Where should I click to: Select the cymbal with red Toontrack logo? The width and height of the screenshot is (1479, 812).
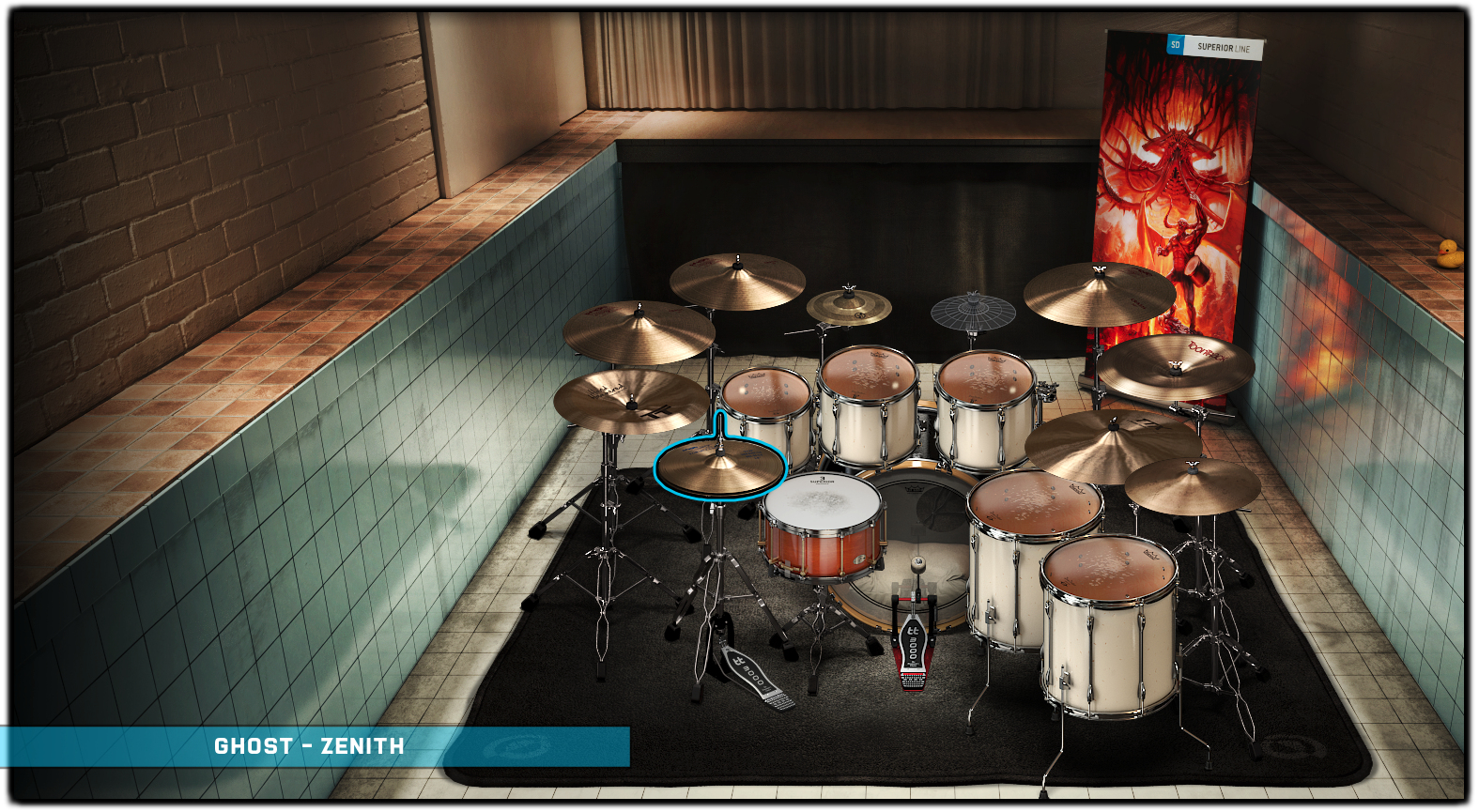[1176, 365]
